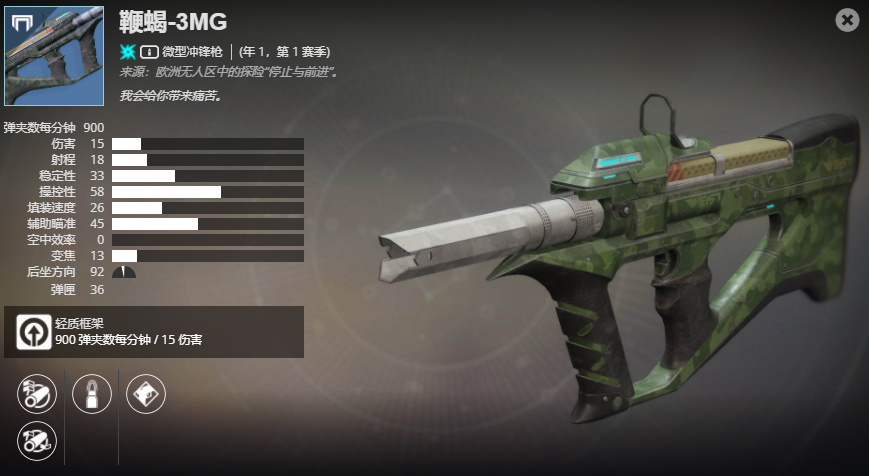This screenshot has width=869, height=476.
Task: Click the primary ammo type icon
Action: 148,51
